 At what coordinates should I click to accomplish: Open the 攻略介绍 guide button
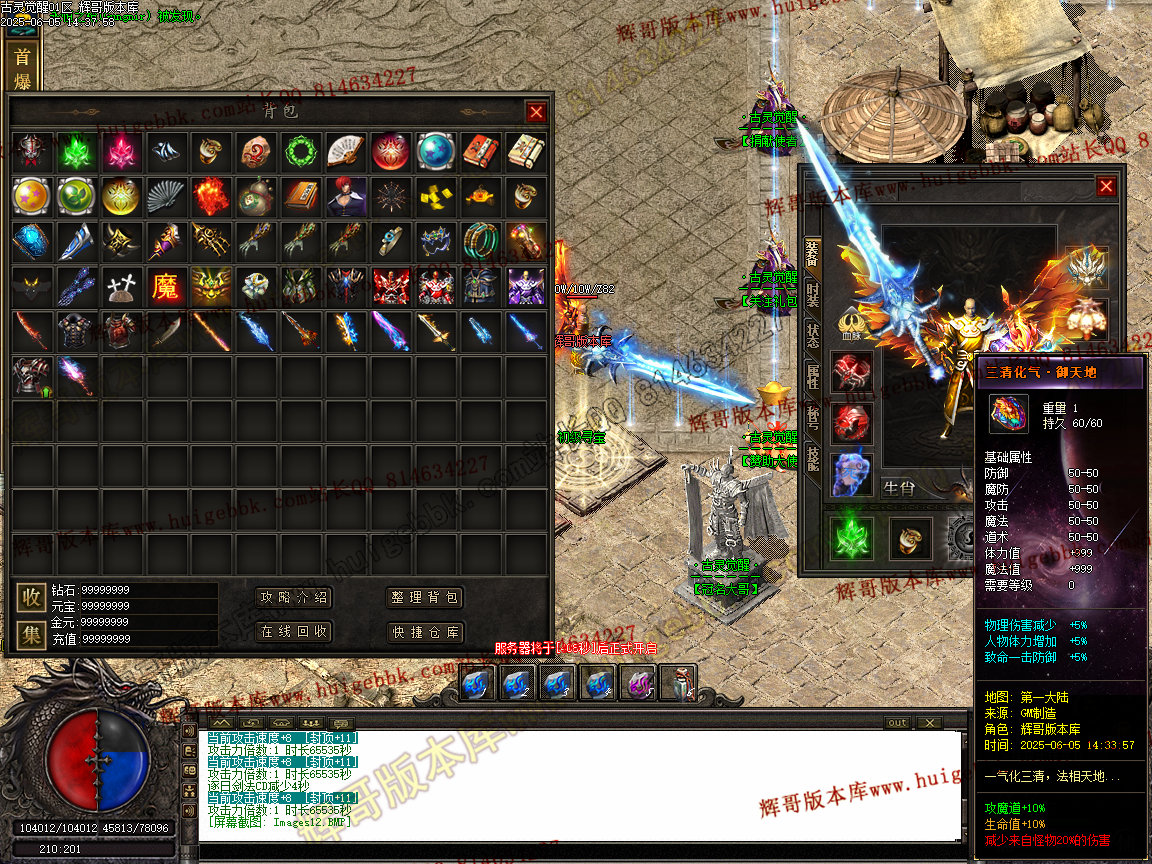(x=294, y=598)
